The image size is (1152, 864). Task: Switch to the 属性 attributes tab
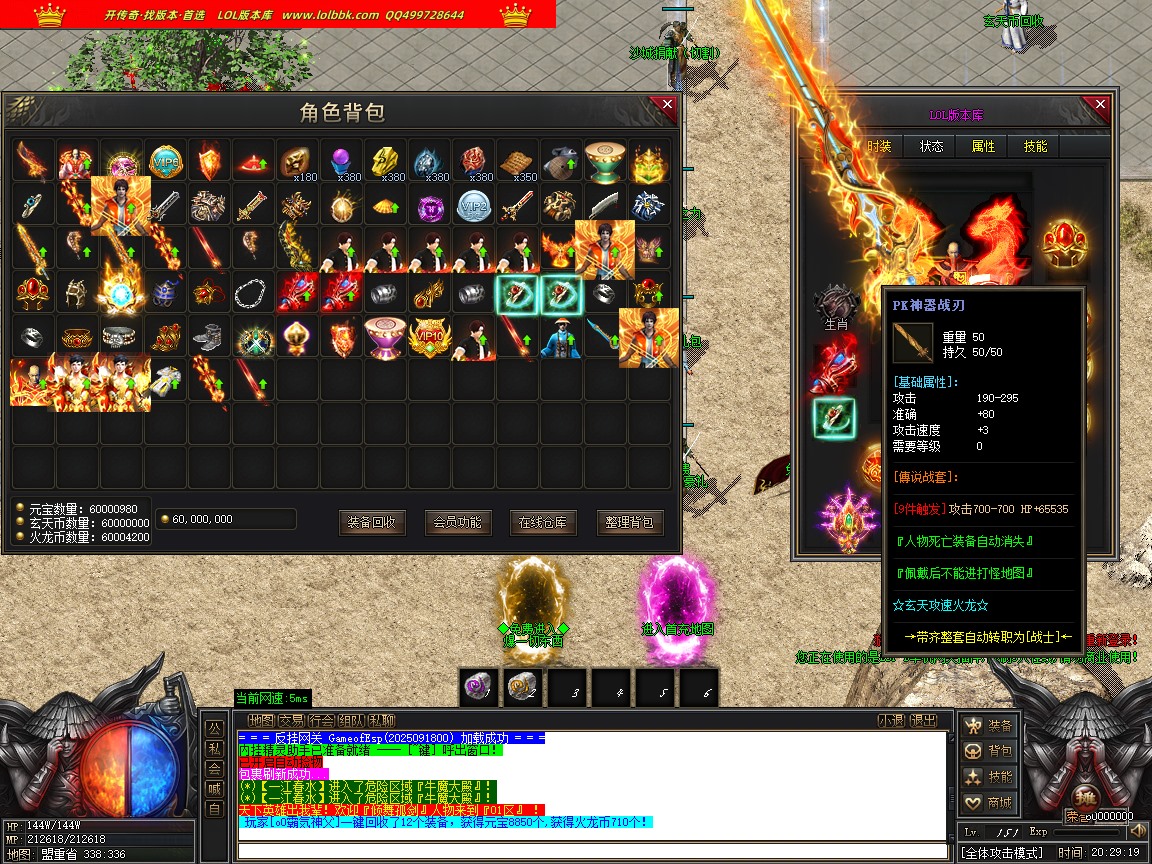tap(983, 146)
